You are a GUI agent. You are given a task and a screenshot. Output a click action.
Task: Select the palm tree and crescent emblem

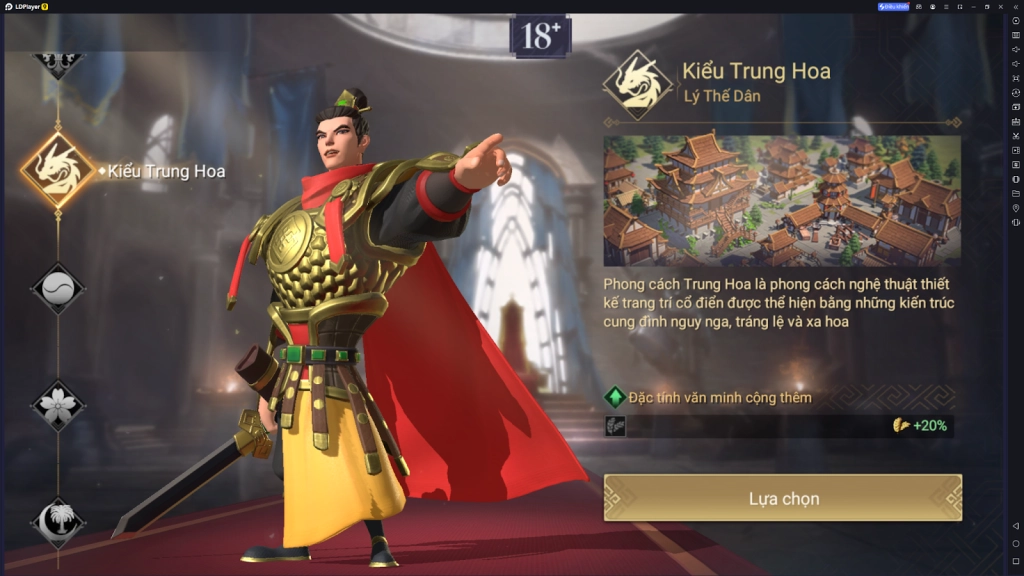tap(59, 520)
